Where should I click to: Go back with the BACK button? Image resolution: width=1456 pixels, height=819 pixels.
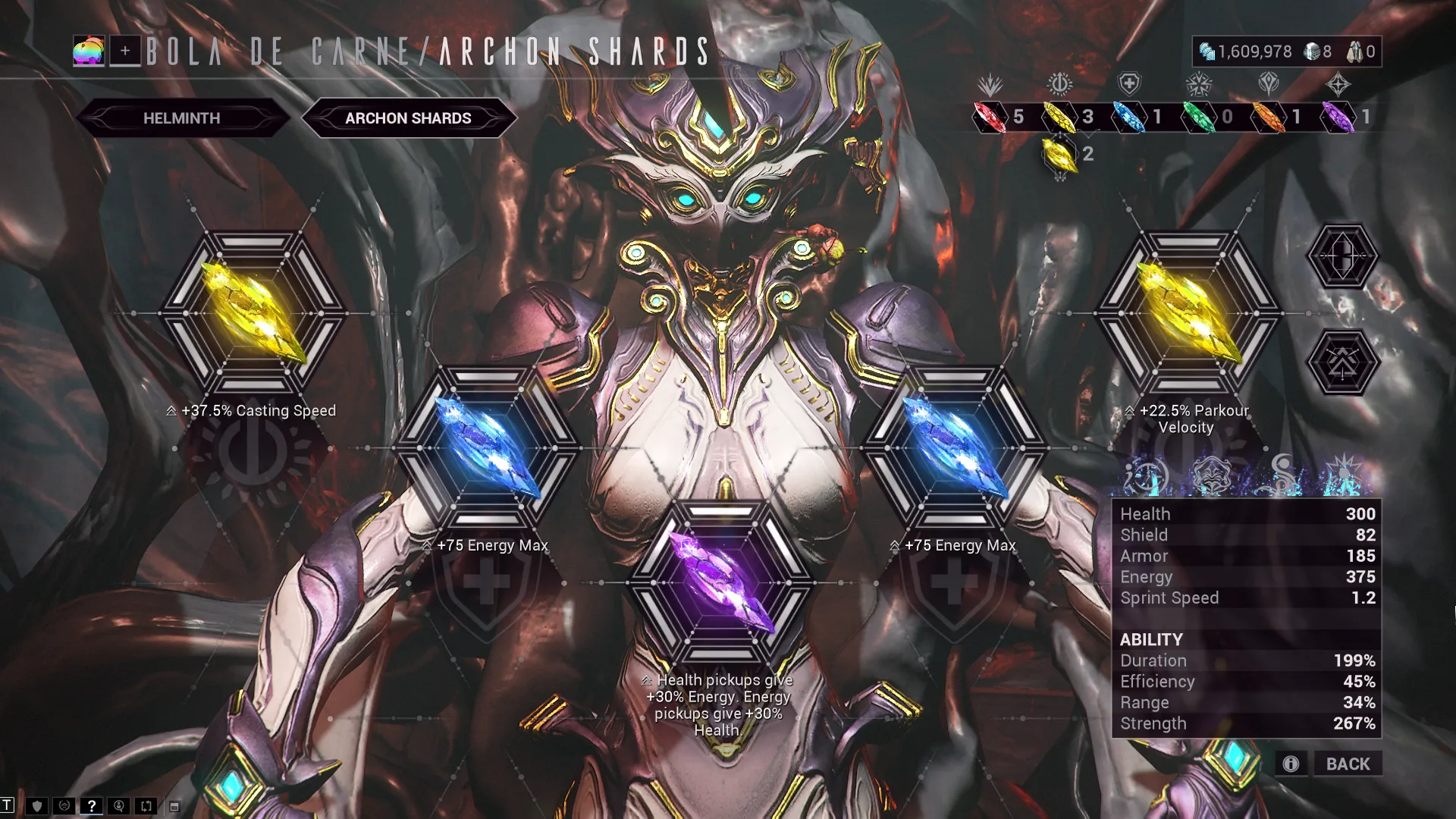click(x=1348, y=764)
